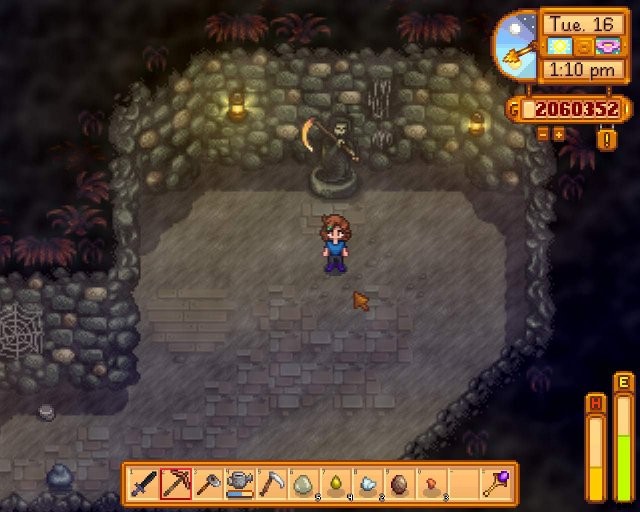Select the pickaxe hotbar slot
The width and height of the screenshot is (640, 512).
176,484
